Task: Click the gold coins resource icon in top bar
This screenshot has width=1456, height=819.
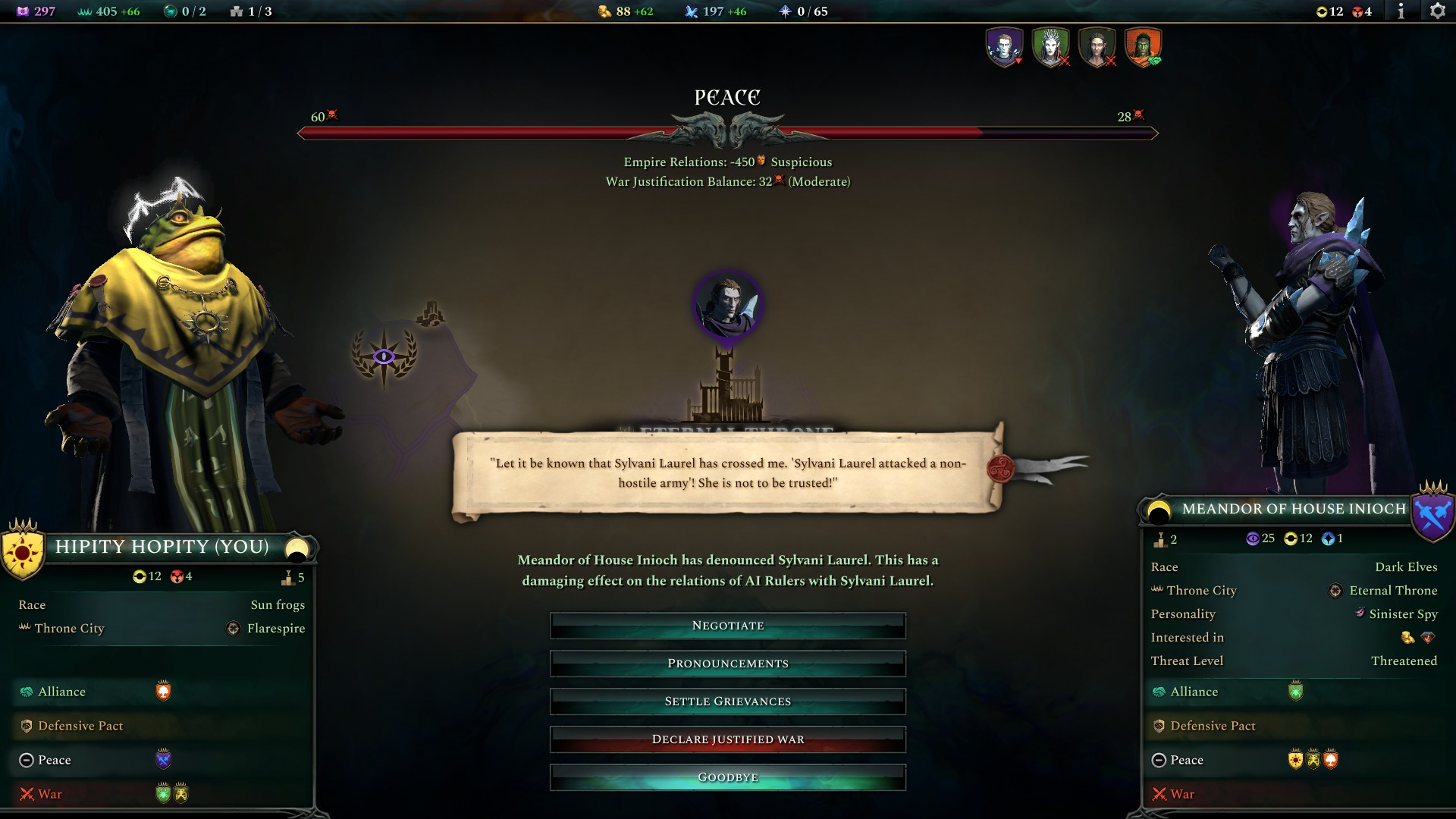Action: 603,11
